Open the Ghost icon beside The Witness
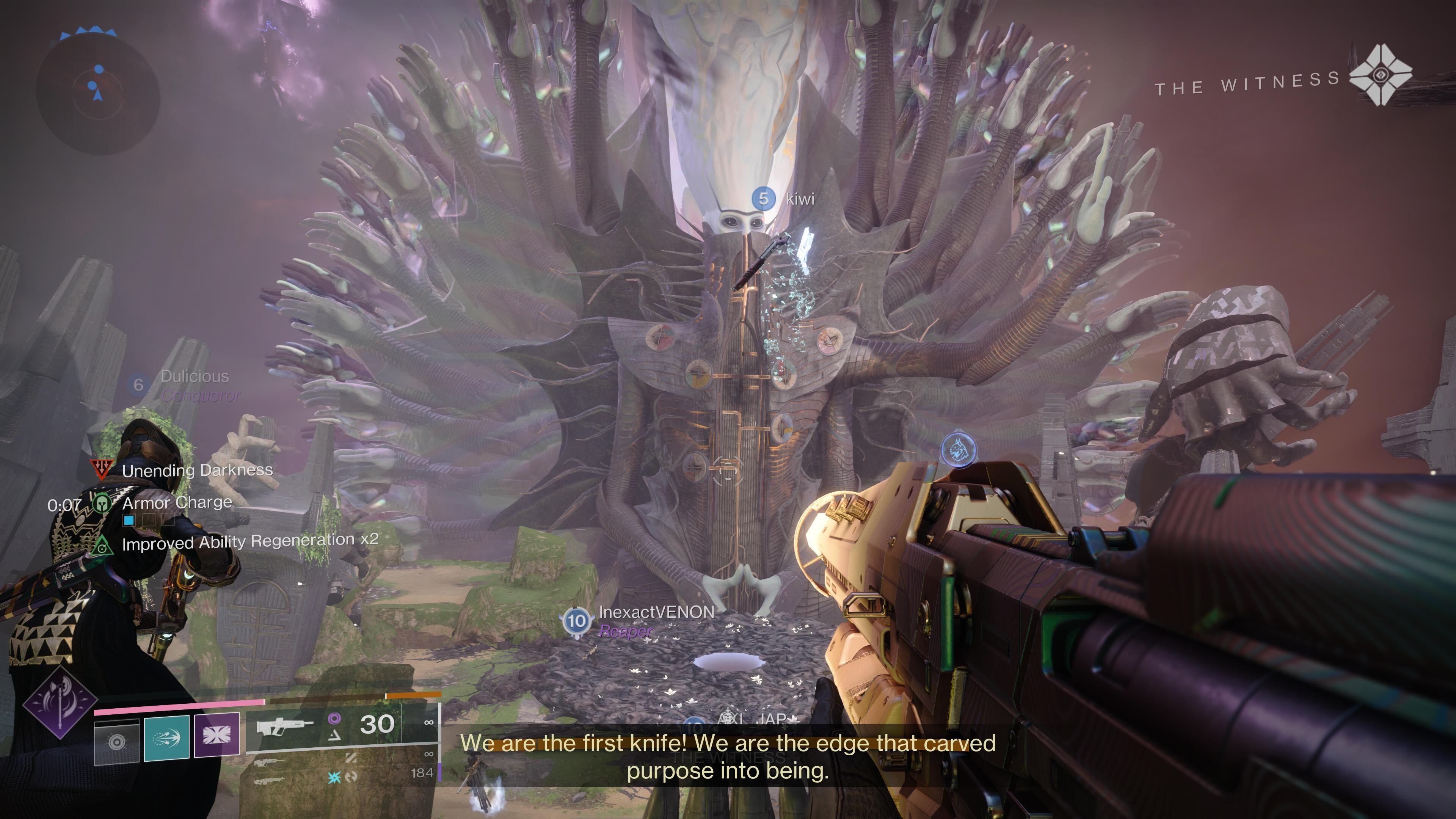 click(1380, 75)
